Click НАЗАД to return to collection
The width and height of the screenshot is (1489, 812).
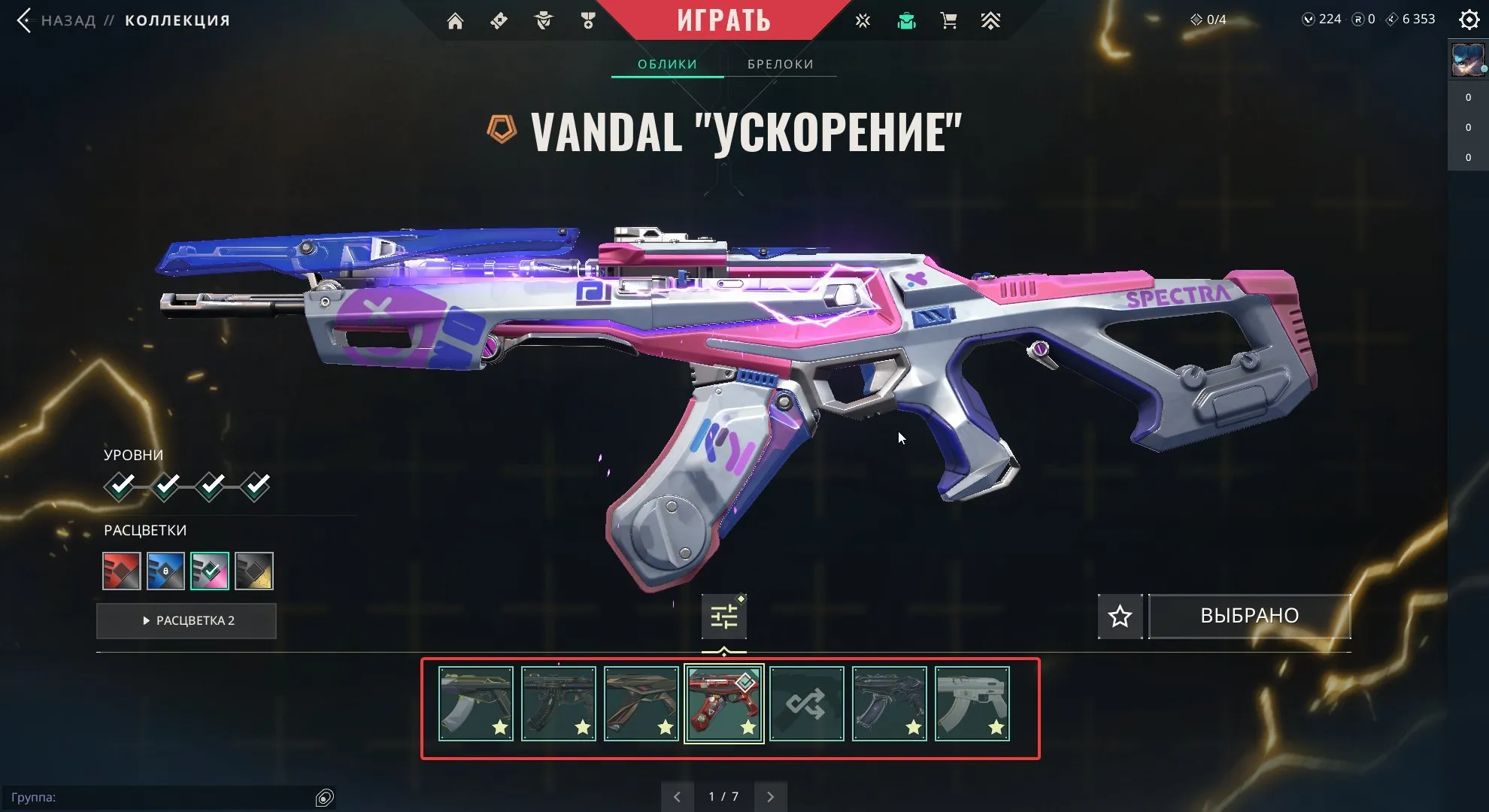(x=68, y=20)
